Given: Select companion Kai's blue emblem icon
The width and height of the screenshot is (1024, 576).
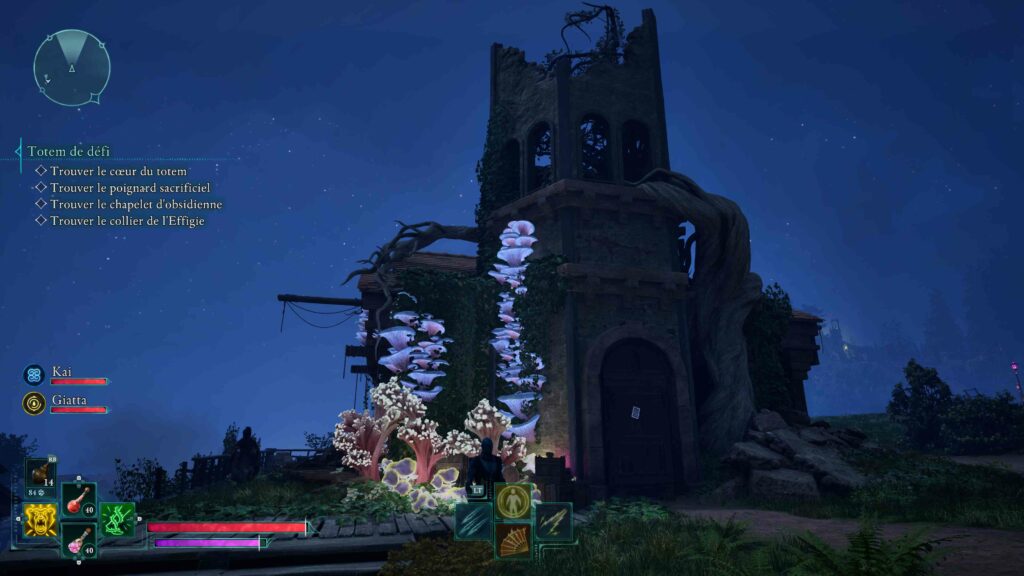Looking at the screenshot, I should point(34,375).
